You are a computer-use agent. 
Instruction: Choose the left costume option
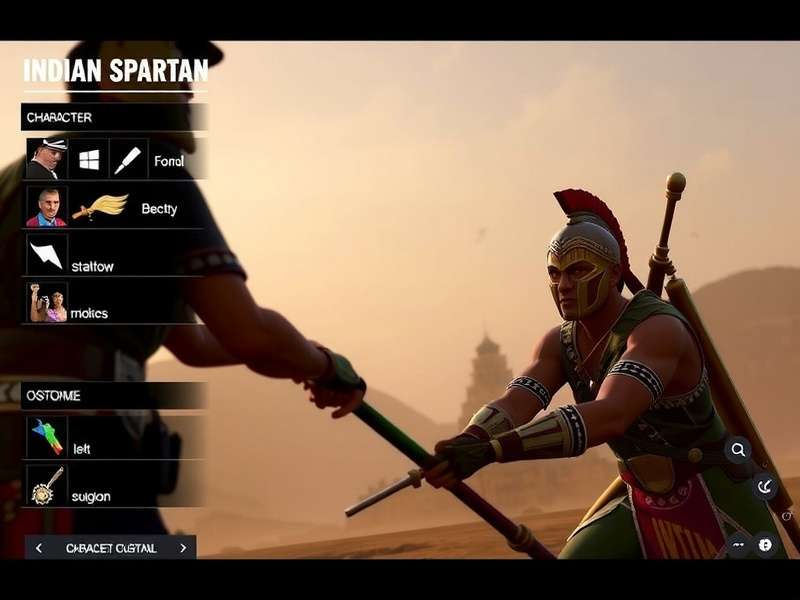click(81, 449)
